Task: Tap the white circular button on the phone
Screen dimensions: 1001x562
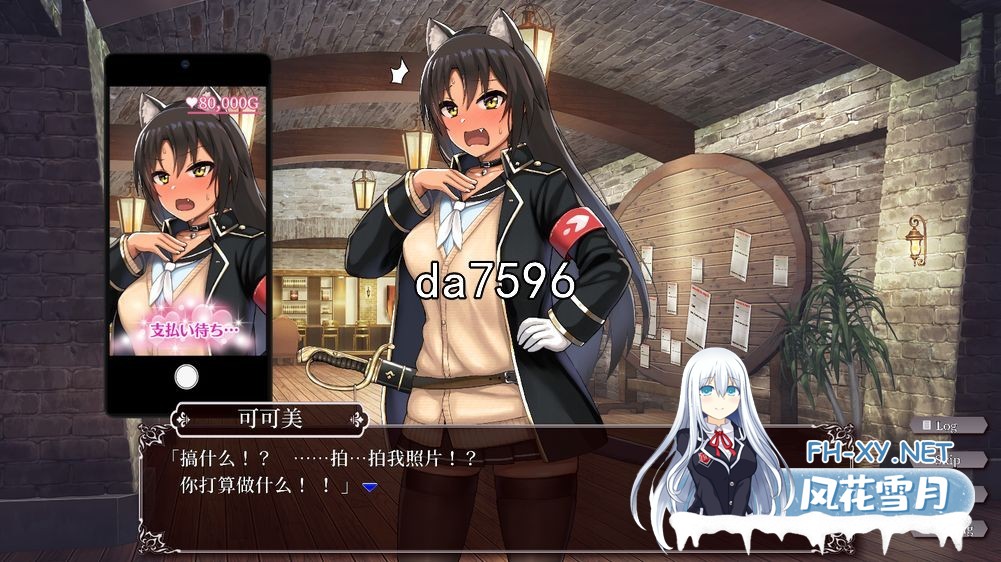Action: click(187, 377)
